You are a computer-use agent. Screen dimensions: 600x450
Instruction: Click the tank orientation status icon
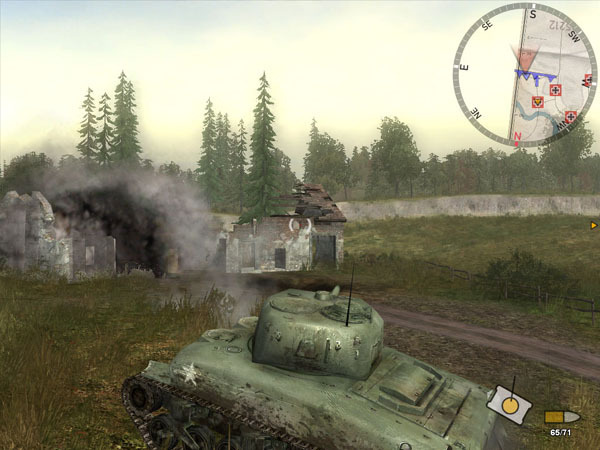(510, 402)
